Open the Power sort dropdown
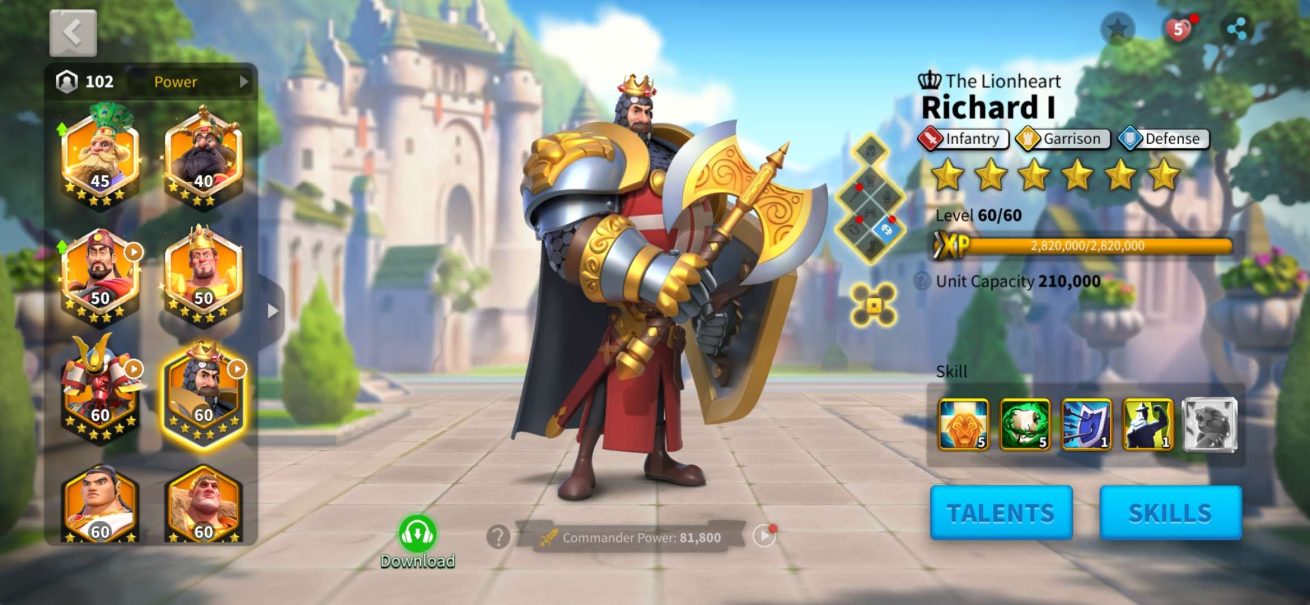The width and height of the screenshot is (1310, 605). coord(201,82)
